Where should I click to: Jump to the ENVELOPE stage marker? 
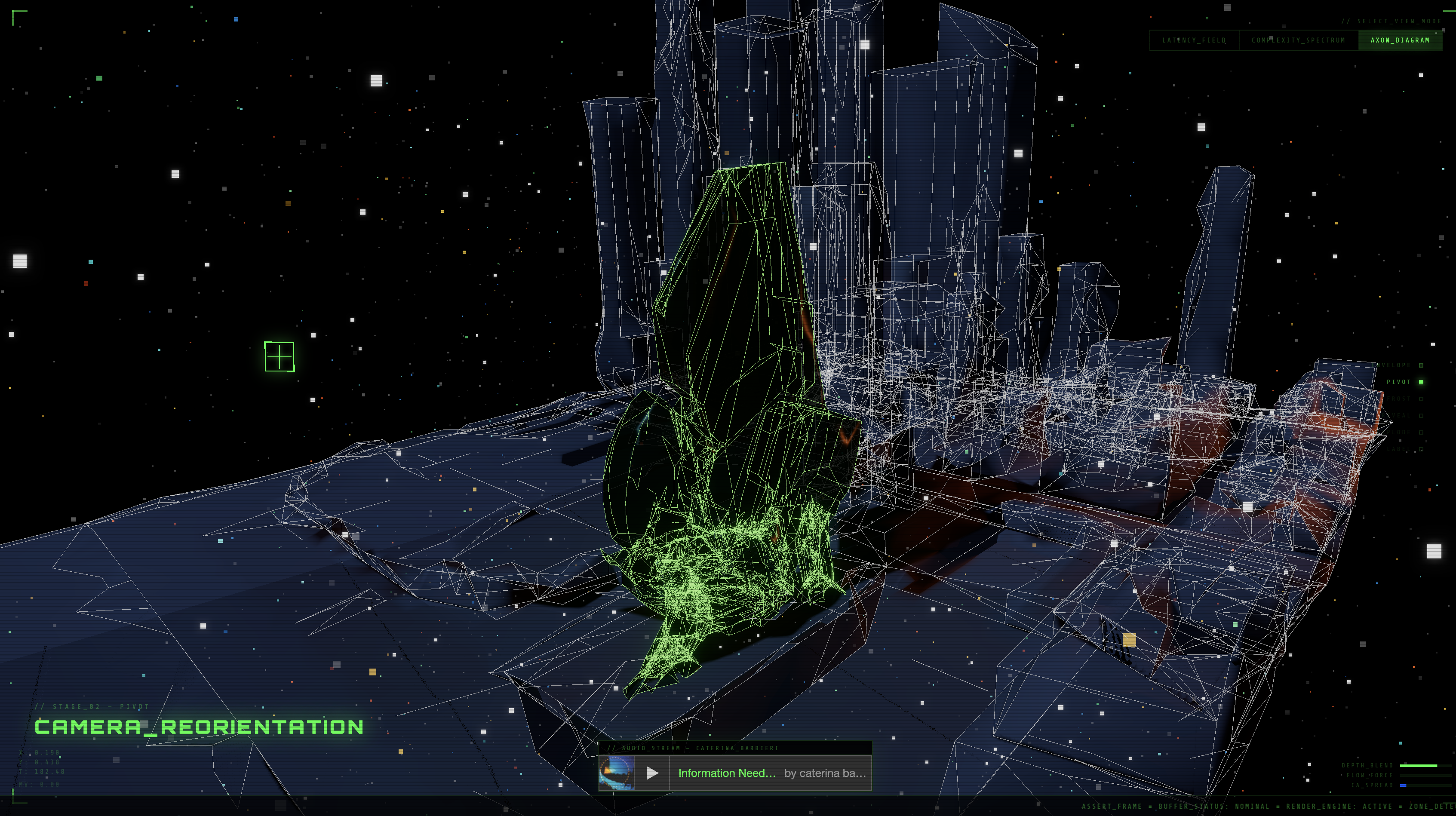coord(1421,365)
